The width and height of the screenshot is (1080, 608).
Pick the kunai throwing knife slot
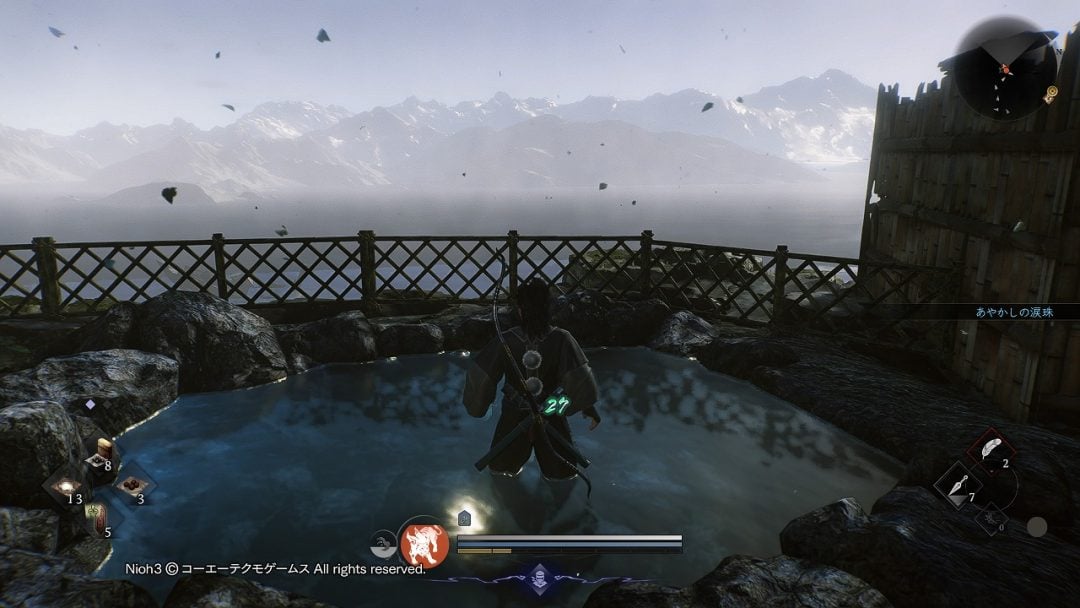pyautogui.click(x=955, y=485)
